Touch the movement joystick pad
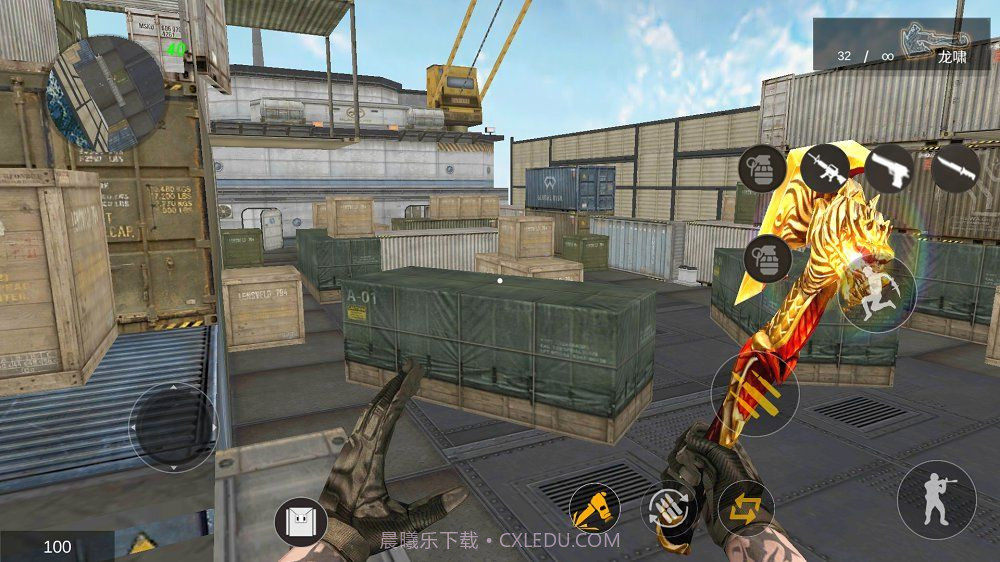The image size is (1000, 562). pyautogui.click(x=173, y=427)
